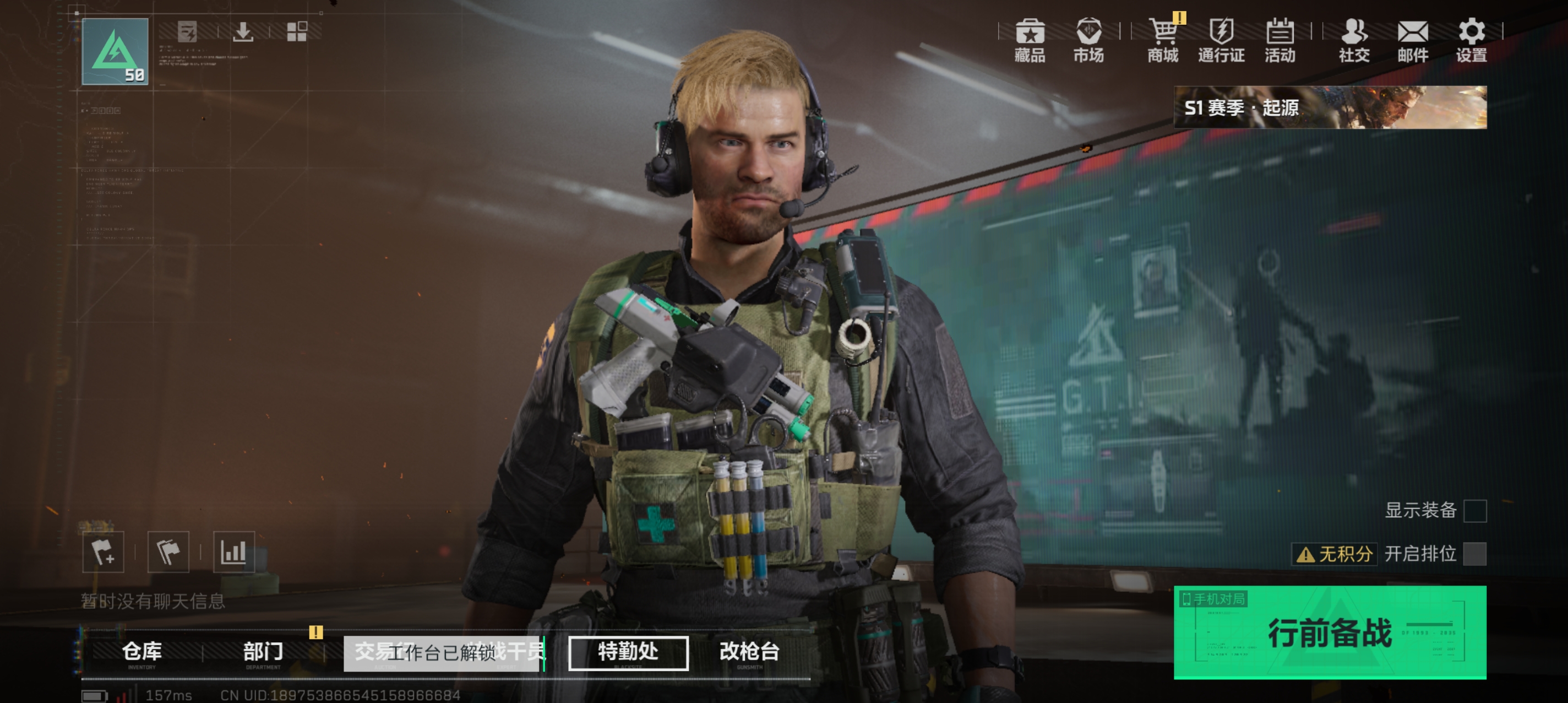Viewport: 1568px width, 703px height.
Task: Click the player avatar level 50 badge
Action: pos(115,51)
